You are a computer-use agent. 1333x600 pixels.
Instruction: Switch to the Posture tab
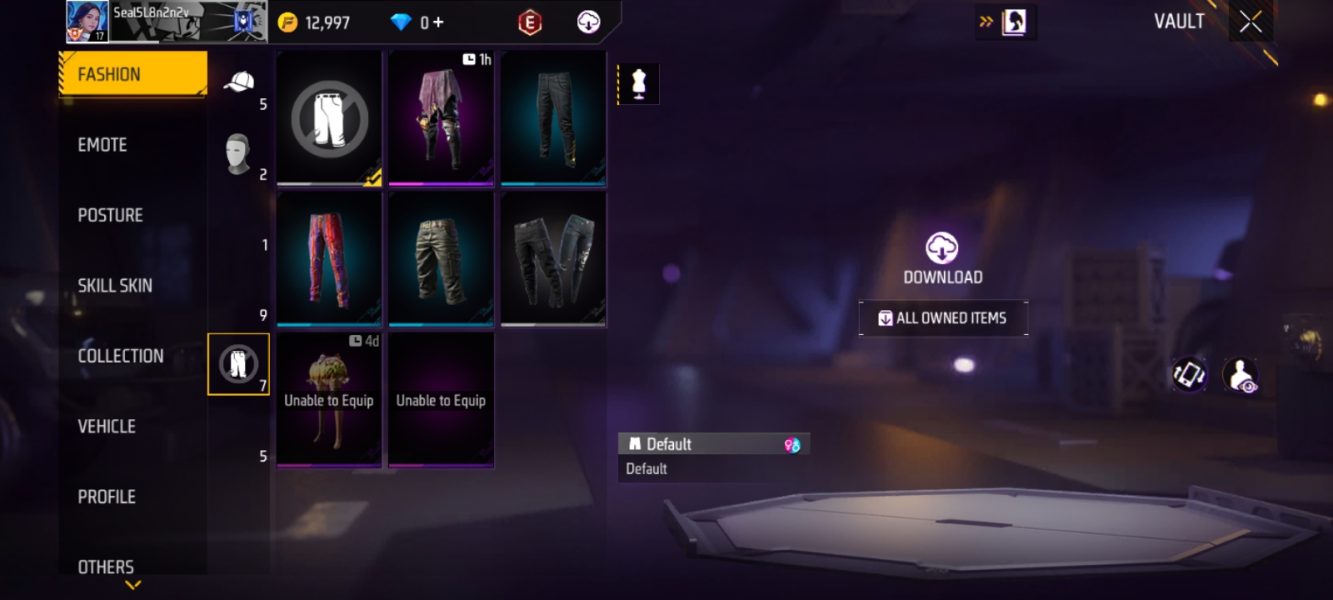point(110,215)
